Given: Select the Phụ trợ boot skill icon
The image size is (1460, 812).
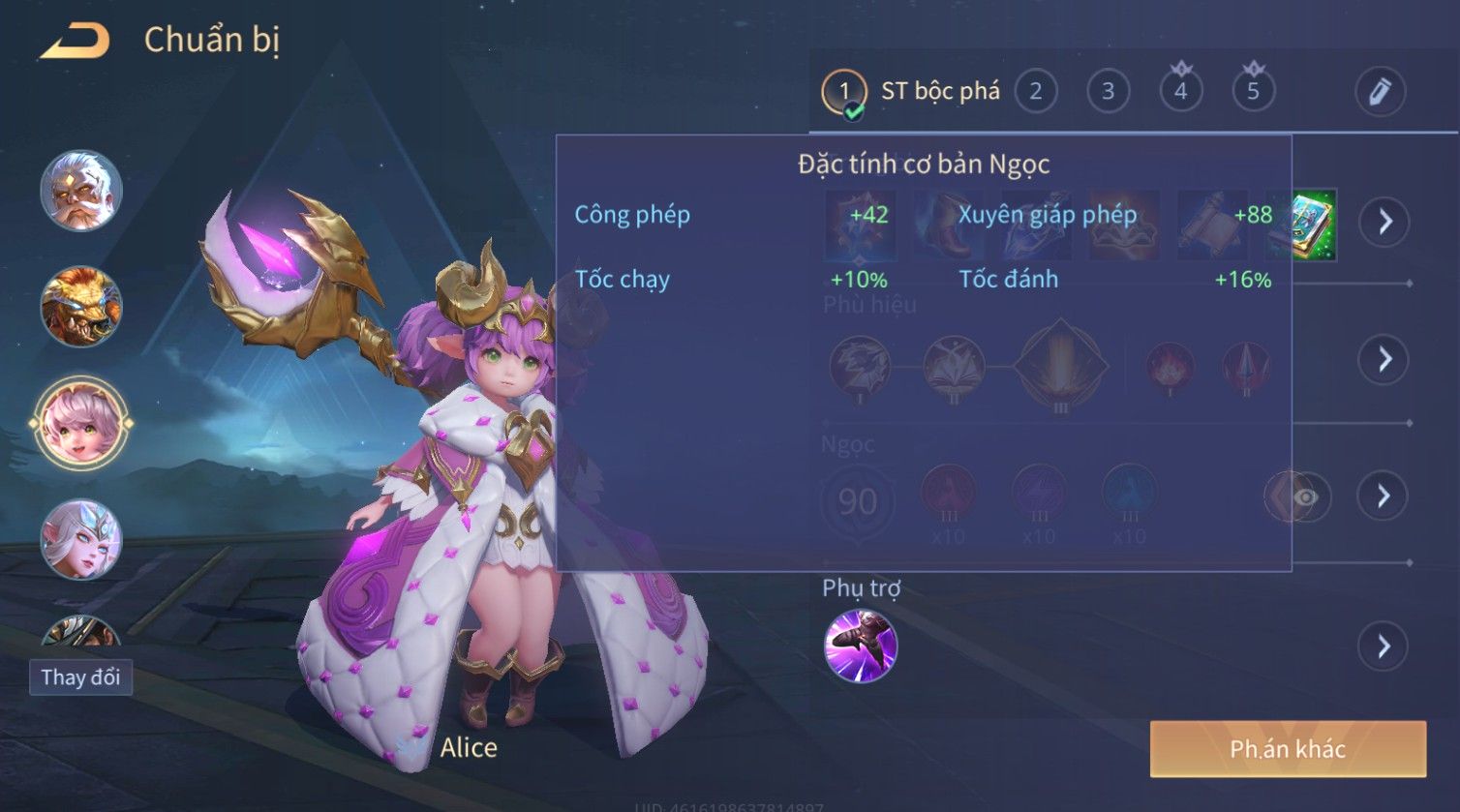Looking at the screenshot, I should (x=861, y=646).
